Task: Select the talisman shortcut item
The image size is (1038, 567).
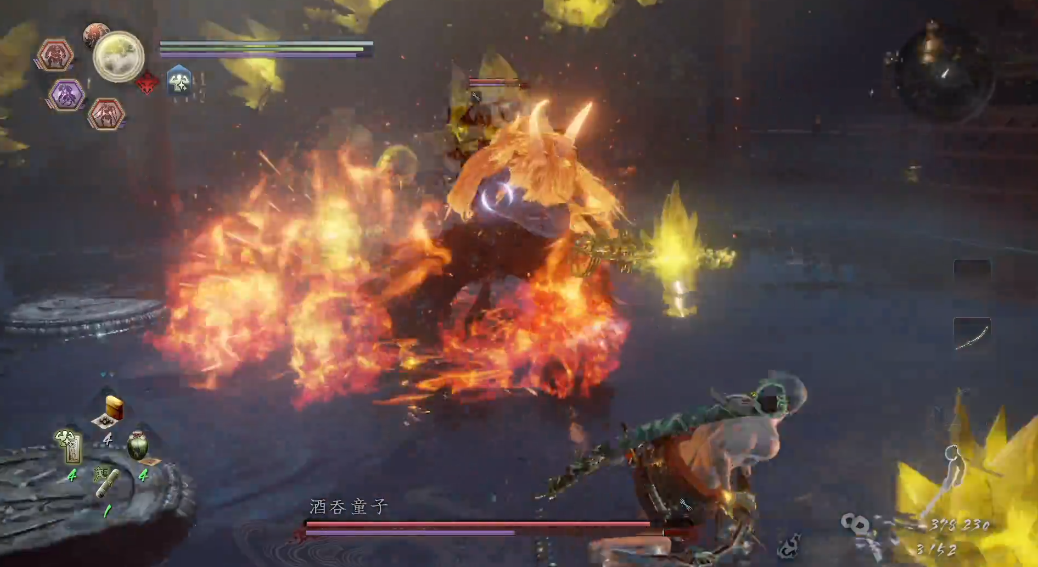Action: pyautogui.click(x=71, y=446)
